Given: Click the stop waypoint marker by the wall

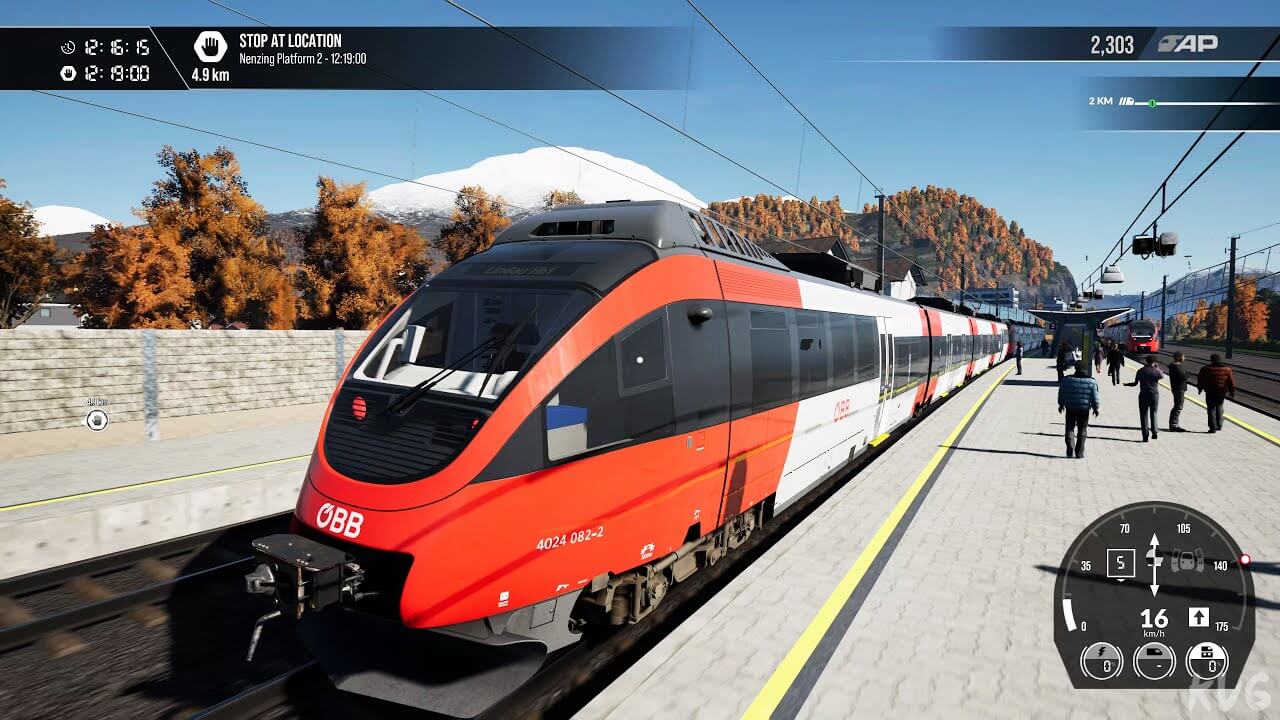Looking at the screenshot, I should (97, 419).
